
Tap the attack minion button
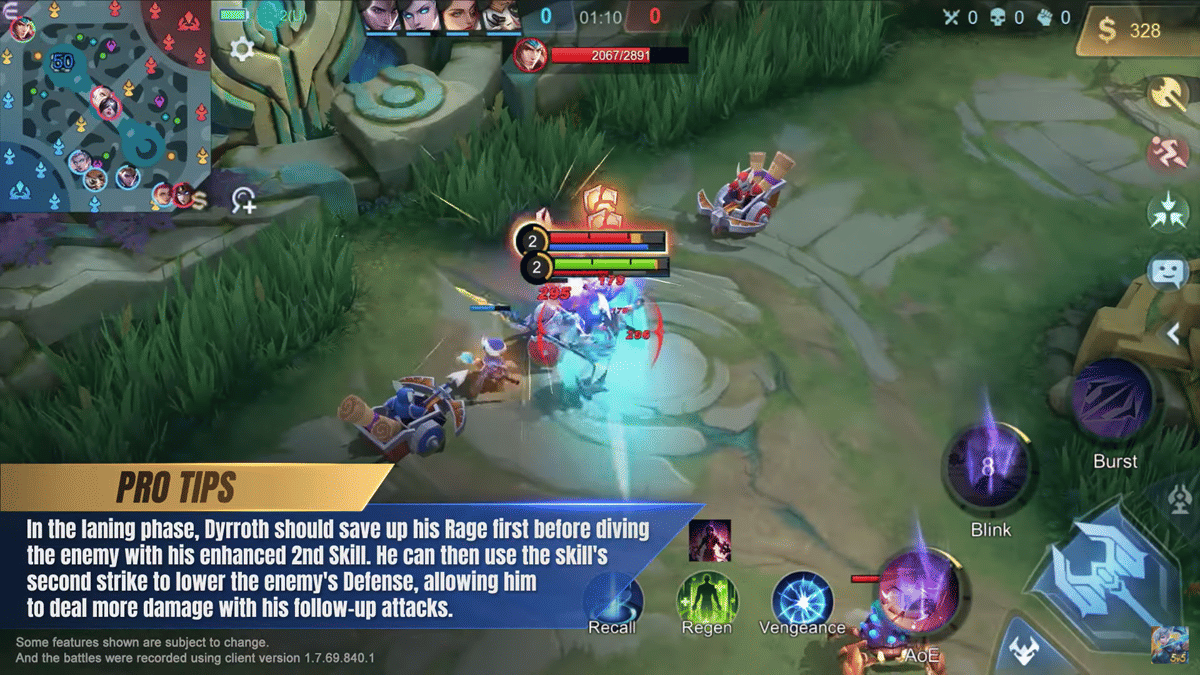click(1022, 650)
